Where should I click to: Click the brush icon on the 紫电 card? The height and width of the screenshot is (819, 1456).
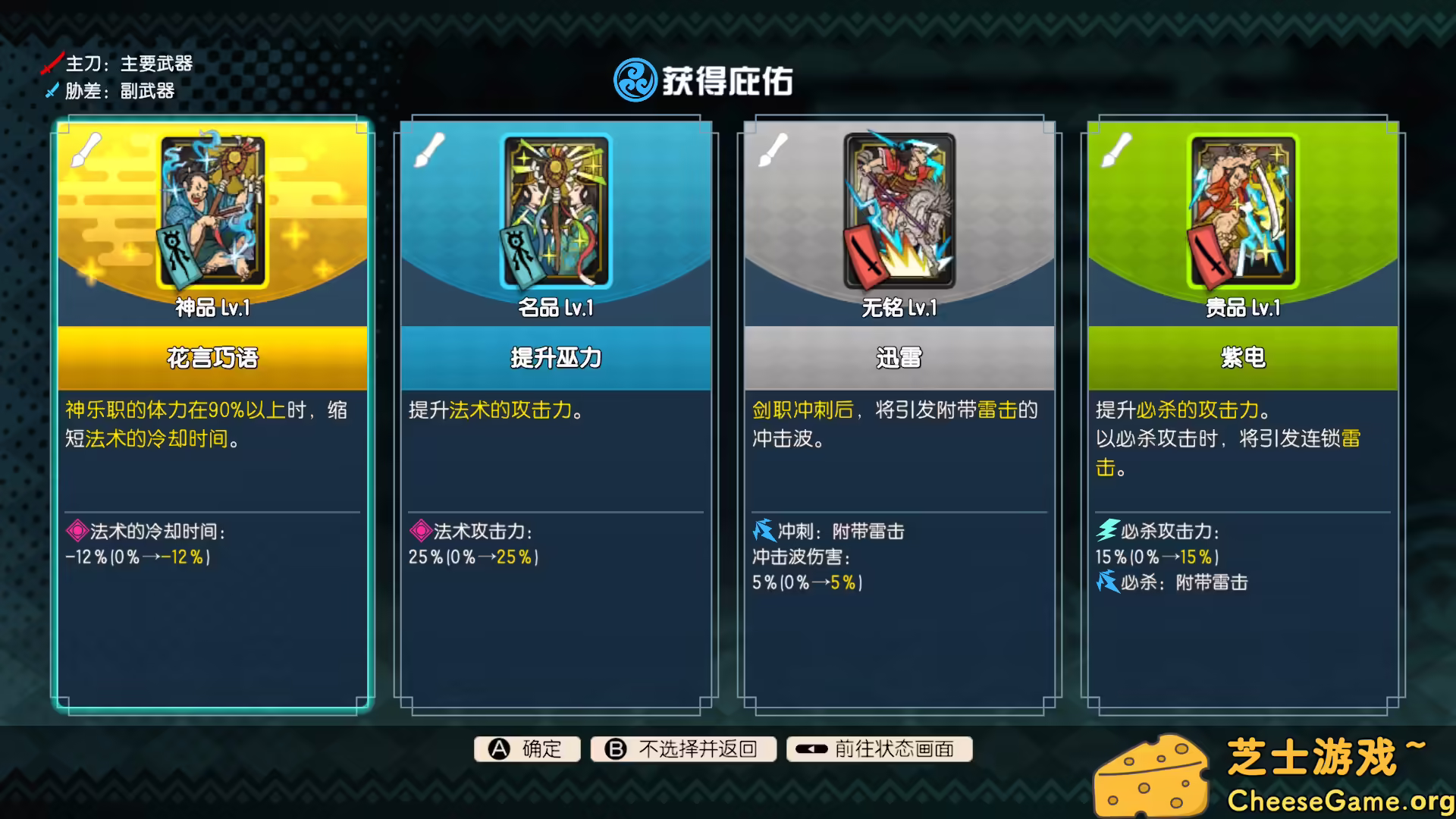[1116, 150]
